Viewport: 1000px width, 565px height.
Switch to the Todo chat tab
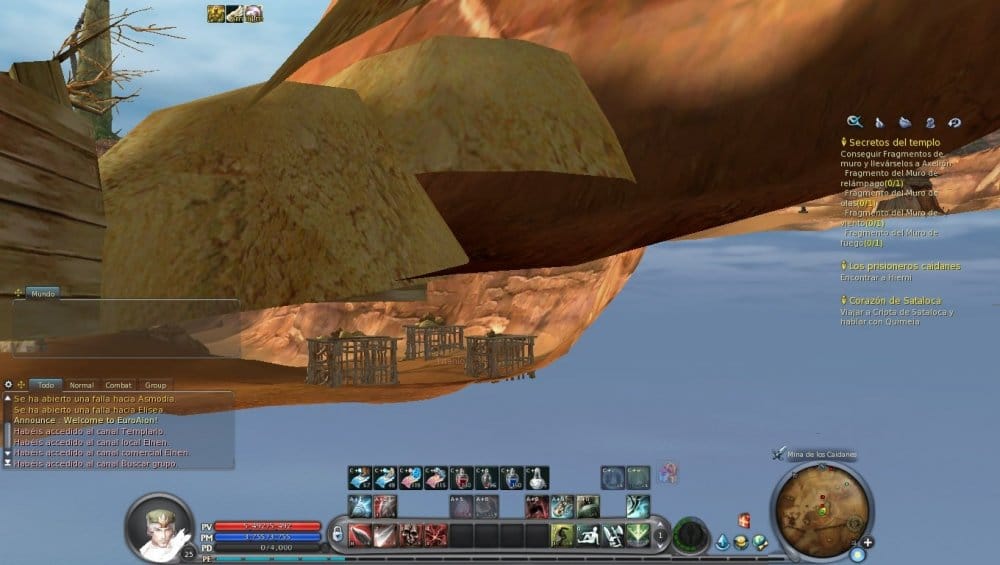click(x=46, y=384)
